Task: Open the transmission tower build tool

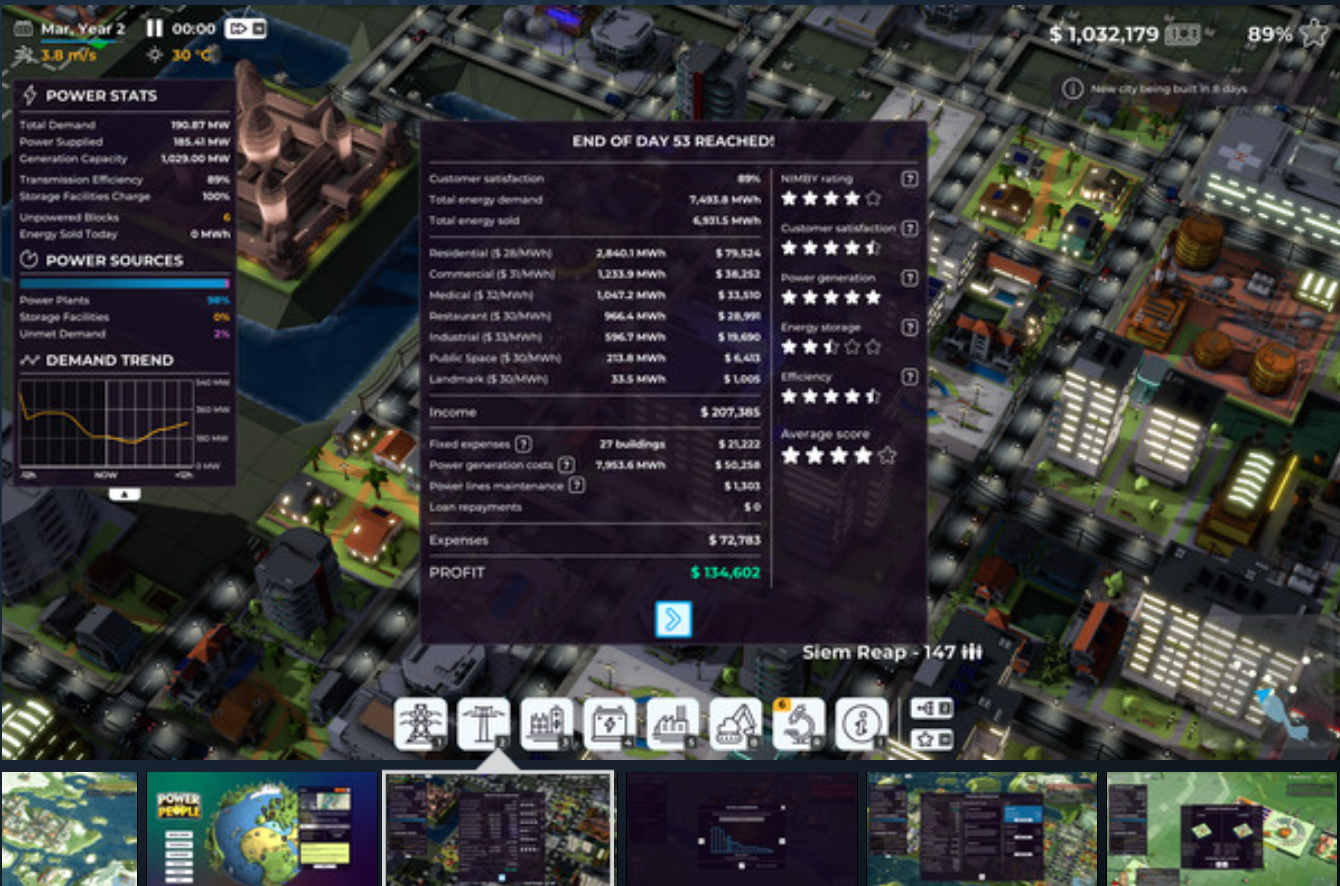Action: pos(421,723)
